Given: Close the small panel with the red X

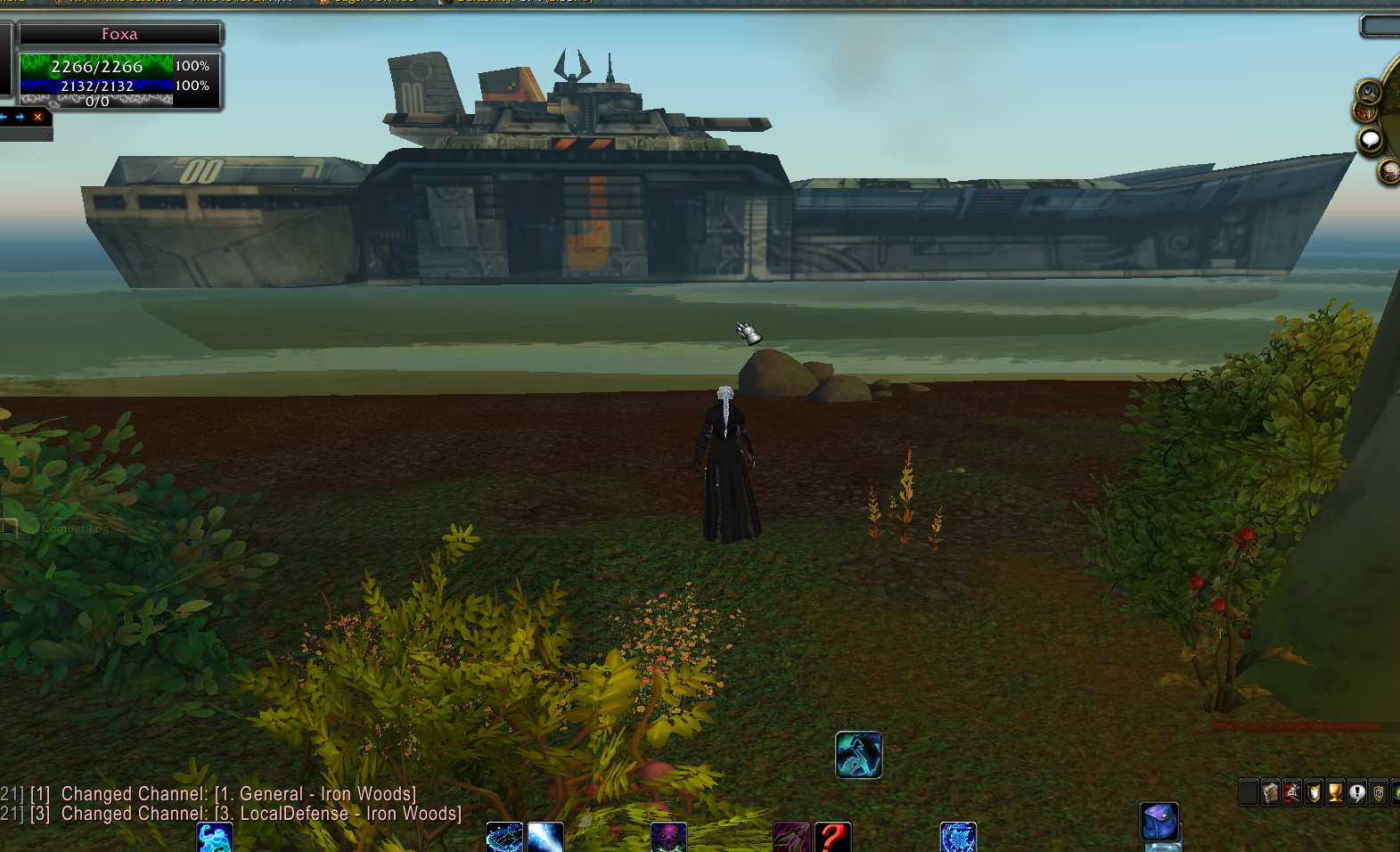Looking at the screenshot, I should 37,117.
